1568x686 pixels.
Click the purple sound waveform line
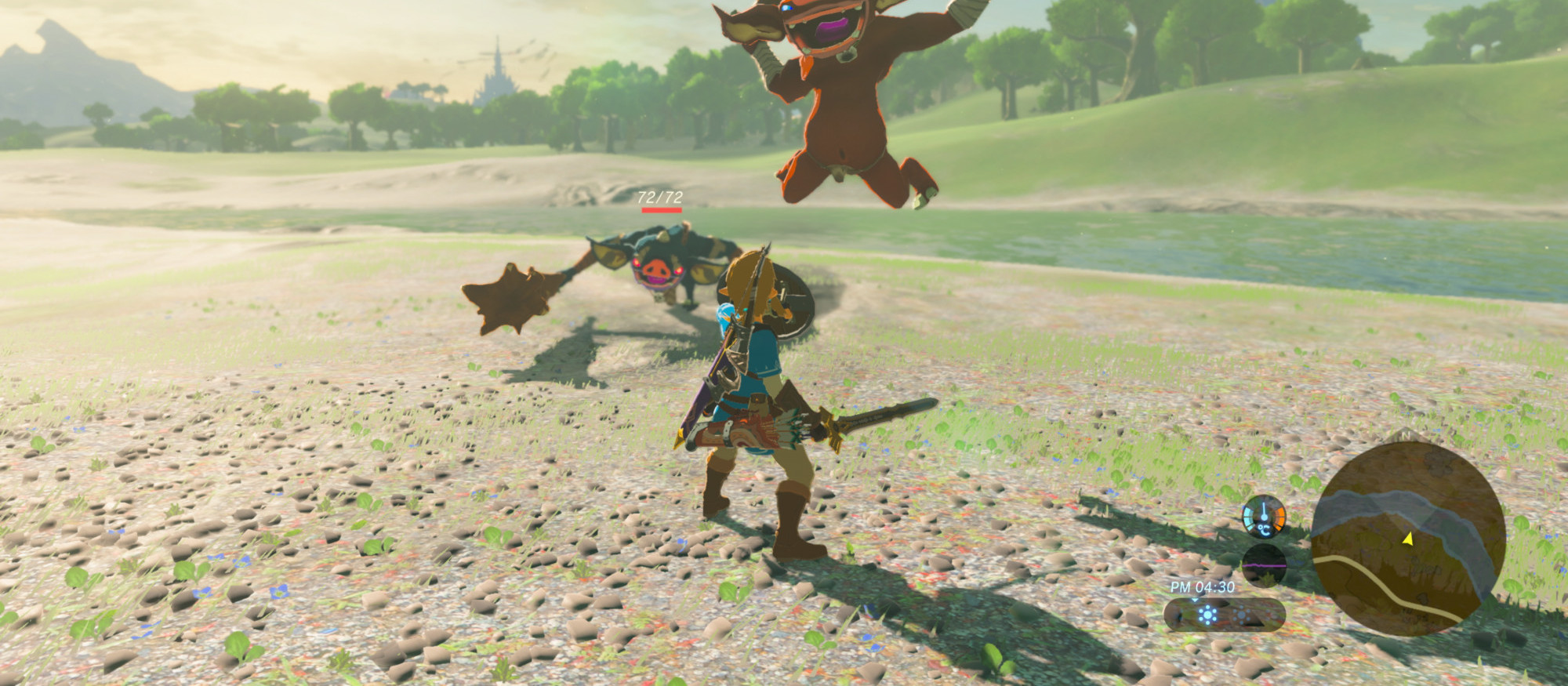click(x=1265, y=566)
